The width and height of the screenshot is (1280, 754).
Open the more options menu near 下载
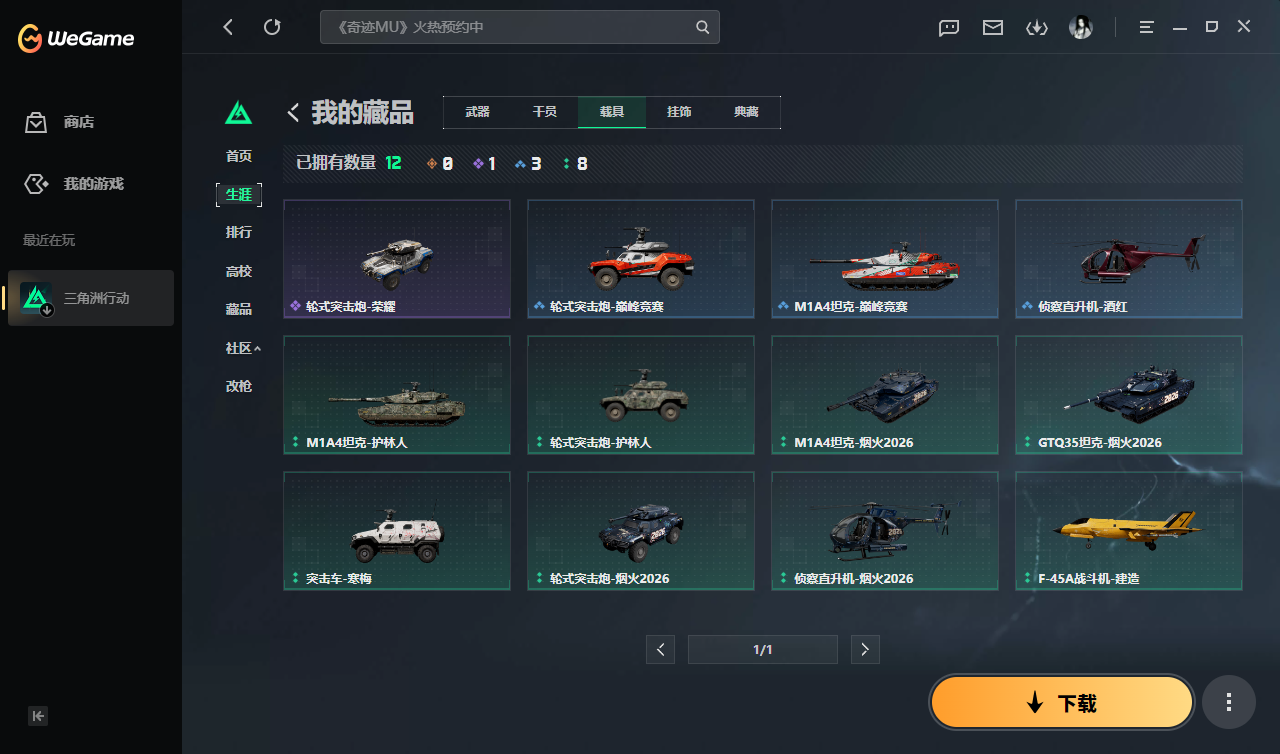[x=1229, y=702]
